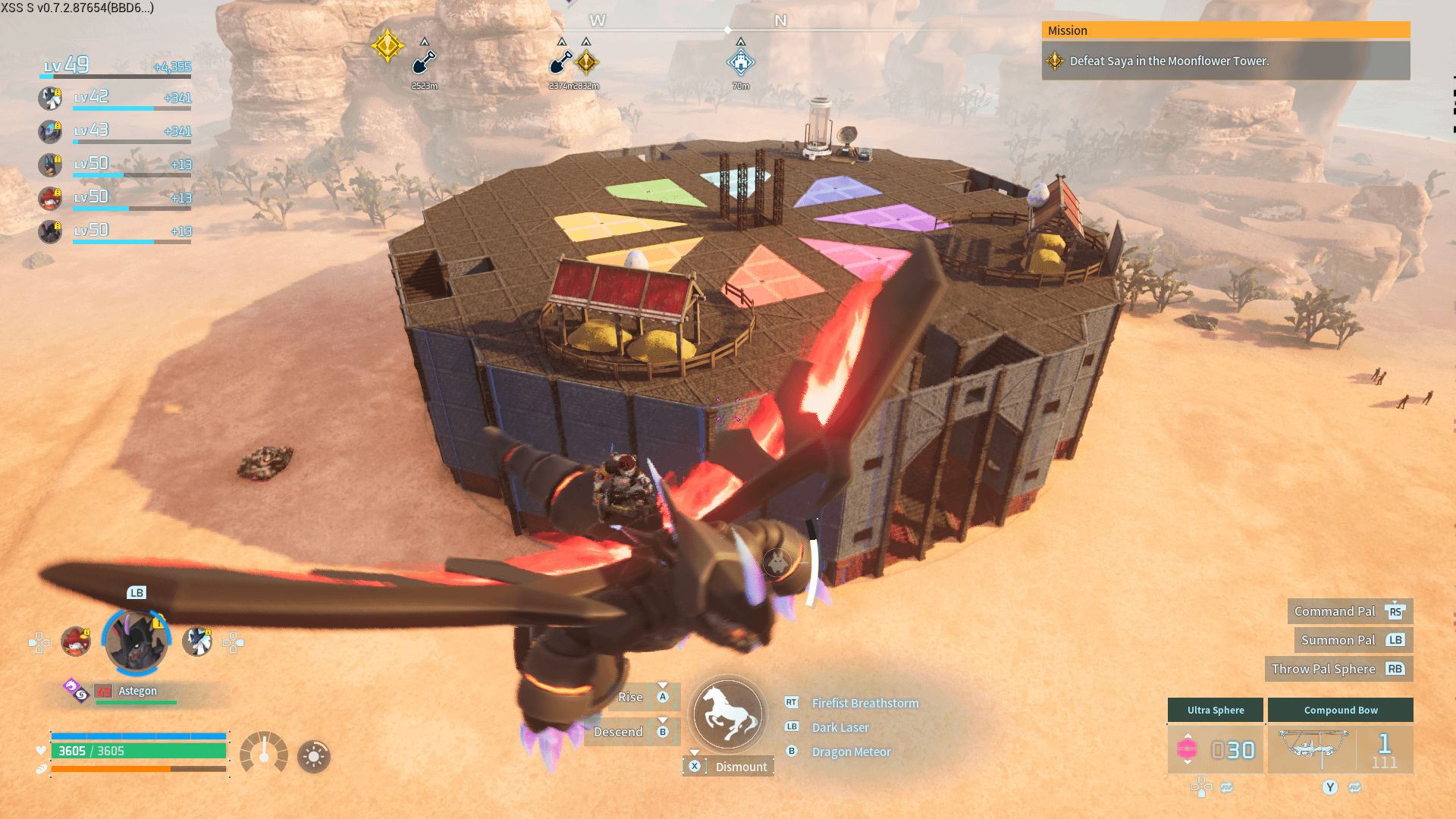Select the Rise flight control label
Viewport: 1456px width, 819px height.
(630, 697)
